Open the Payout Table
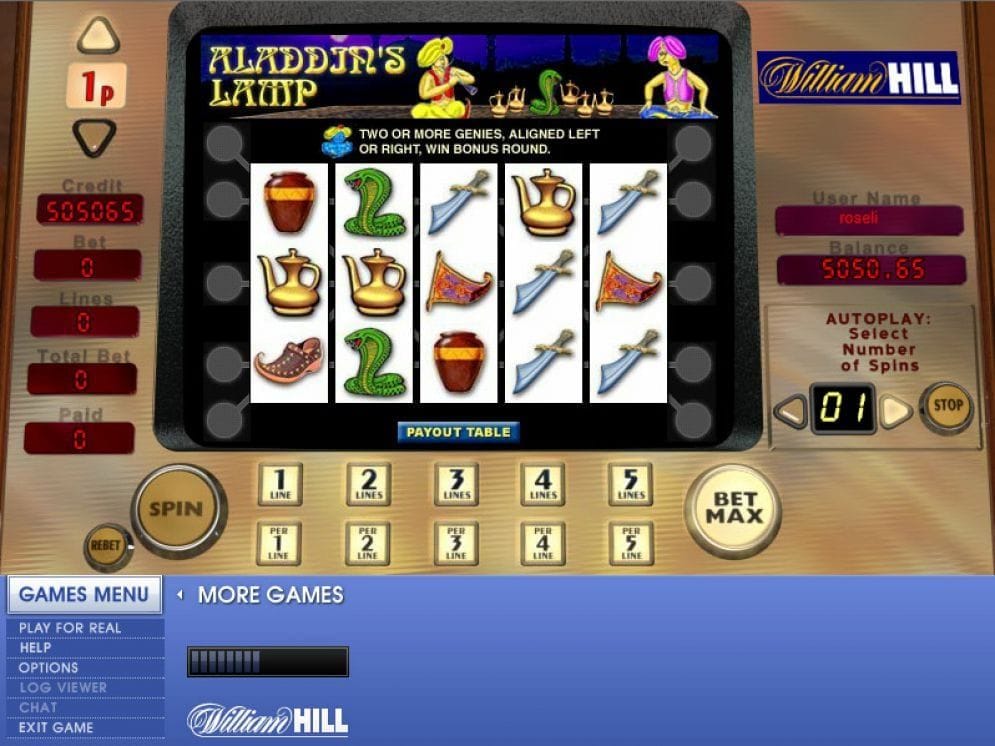The width and height of the screenshot is (995, 746). [x=458, y=432]
